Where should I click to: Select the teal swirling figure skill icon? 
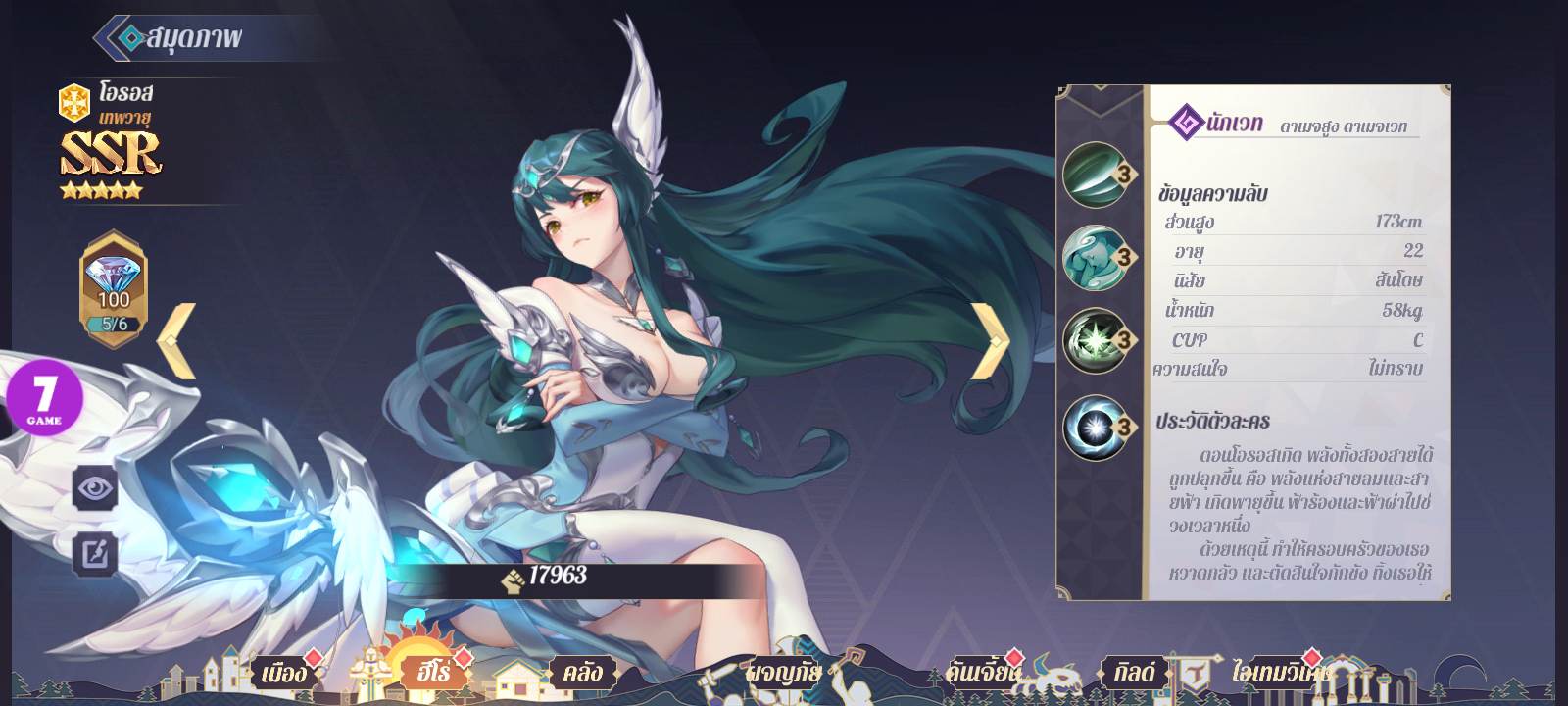coord(1095,257)
